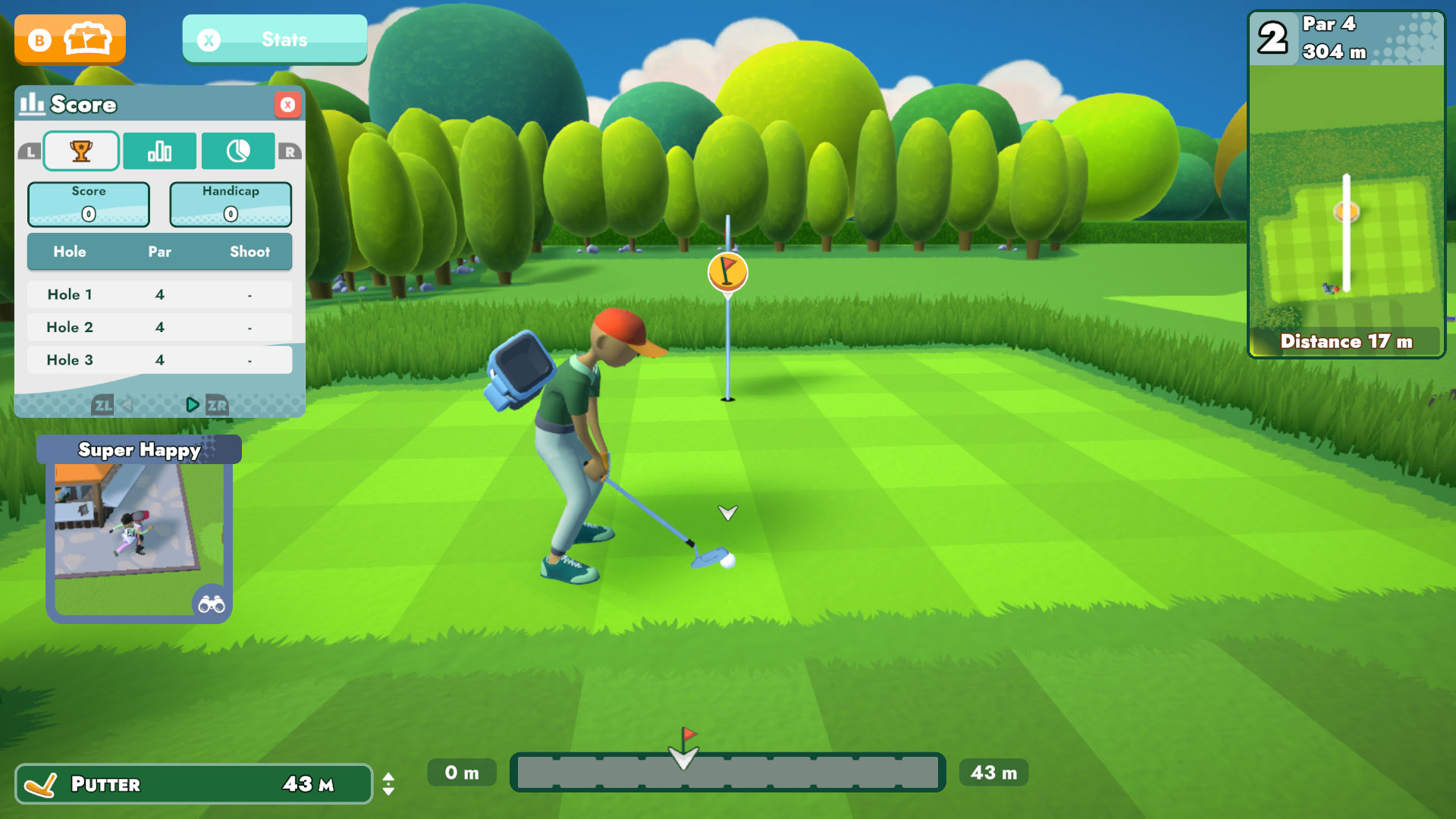Click the Handicap value box
Image resolution: width=1456 pixels, height=819 pixels.
tap(230, 204)
